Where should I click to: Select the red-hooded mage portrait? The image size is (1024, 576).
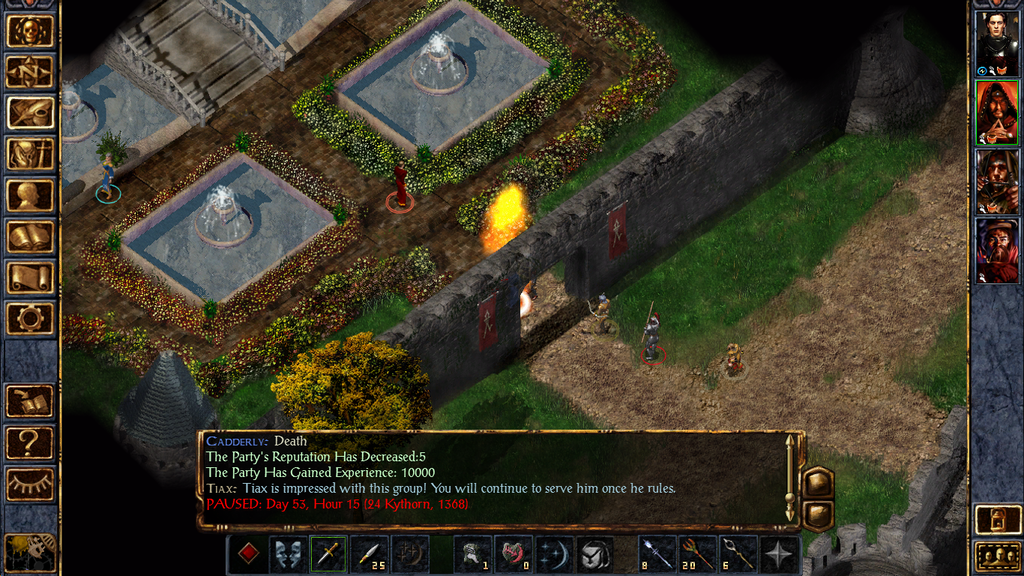[996, 112]
